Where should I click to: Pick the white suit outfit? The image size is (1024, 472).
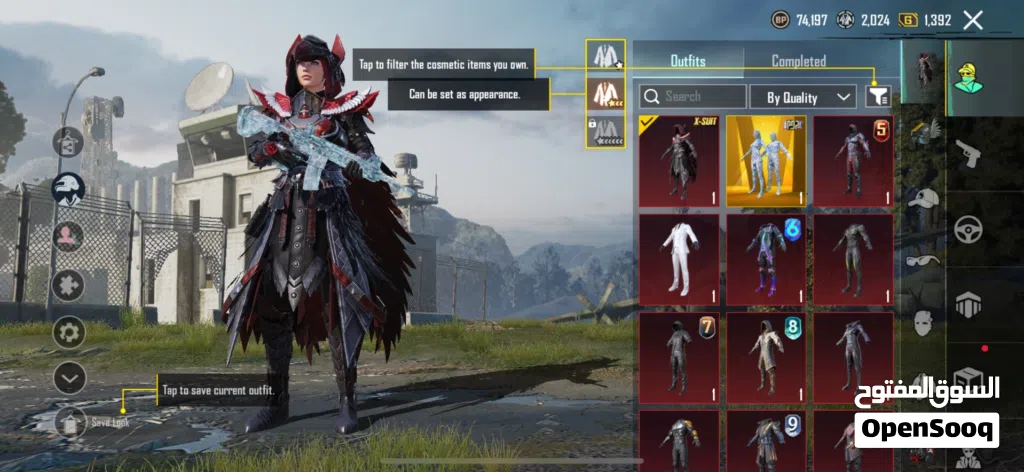point(679,259)
